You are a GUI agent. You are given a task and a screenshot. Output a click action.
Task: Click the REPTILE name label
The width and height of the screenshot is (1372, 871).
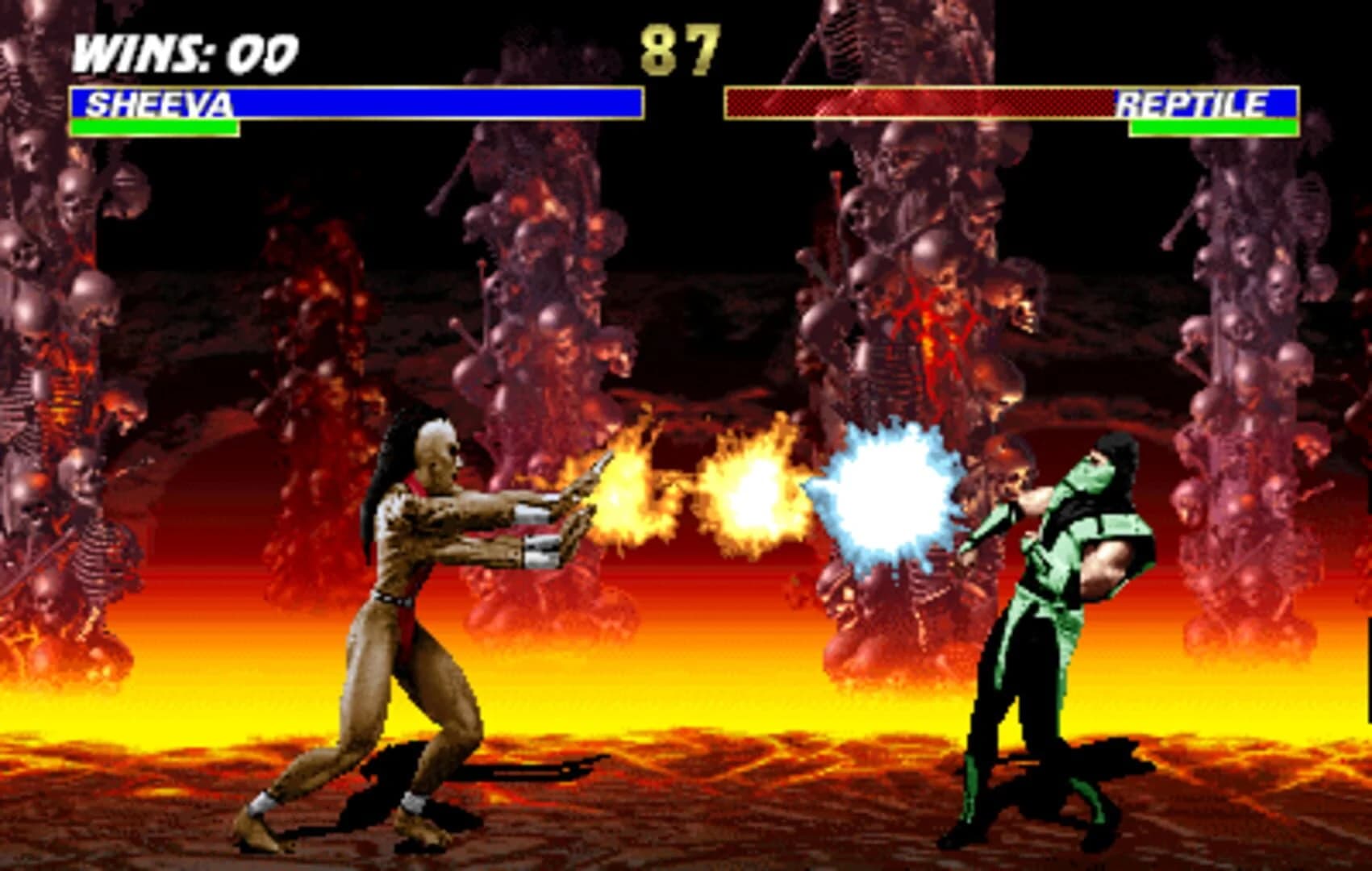pos(1194,102)
